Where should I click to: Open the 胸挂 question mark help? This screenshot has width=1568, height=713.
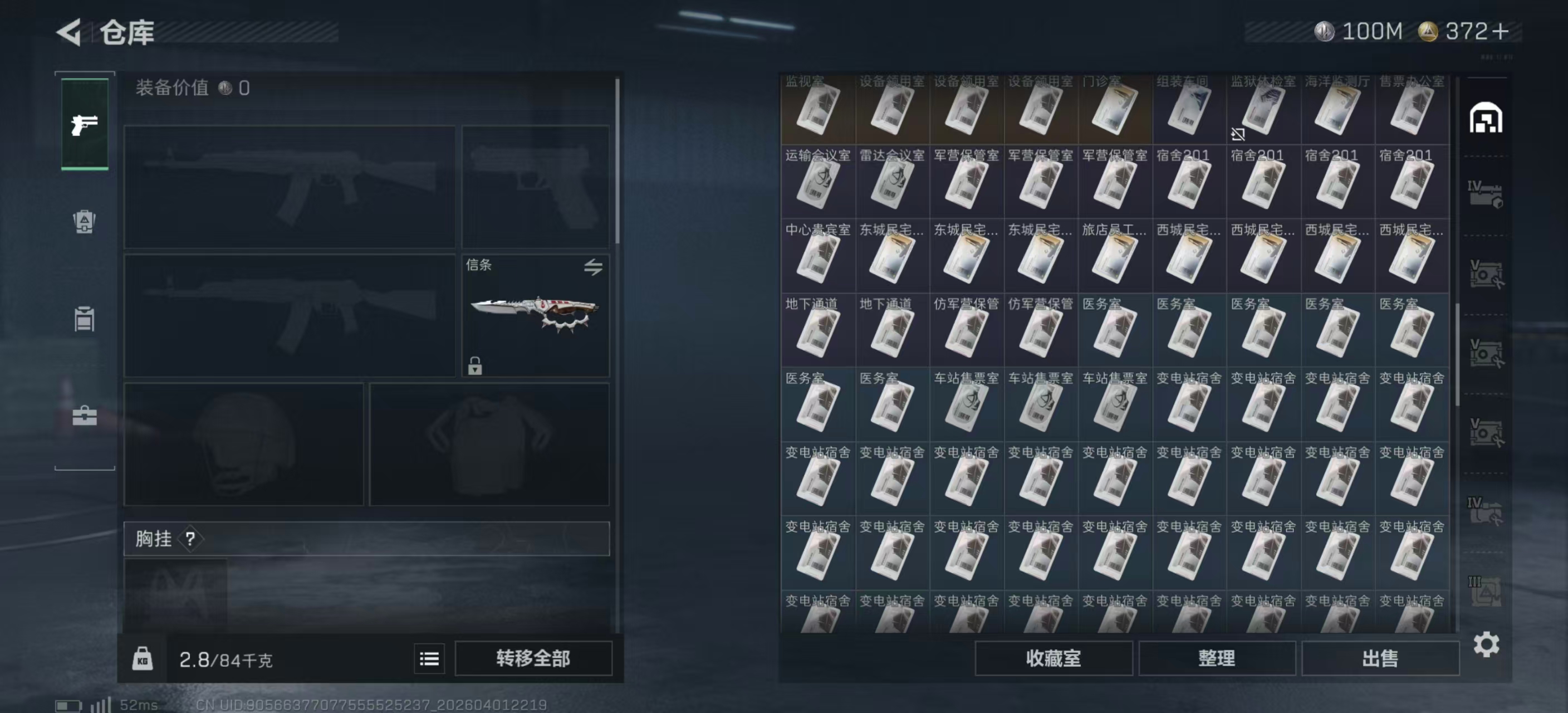190,538
